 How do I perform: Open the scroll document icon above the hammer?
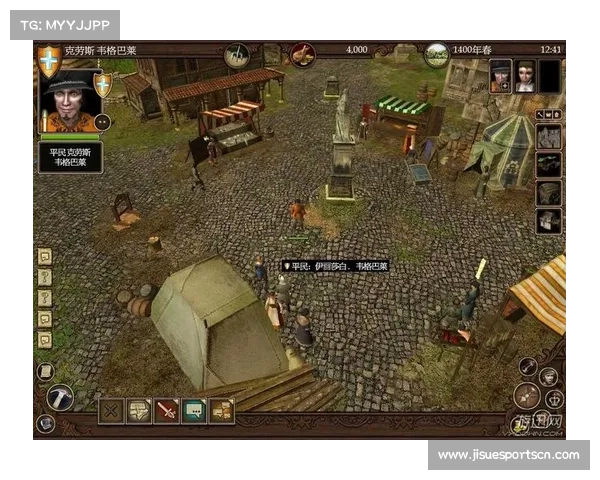44,371
